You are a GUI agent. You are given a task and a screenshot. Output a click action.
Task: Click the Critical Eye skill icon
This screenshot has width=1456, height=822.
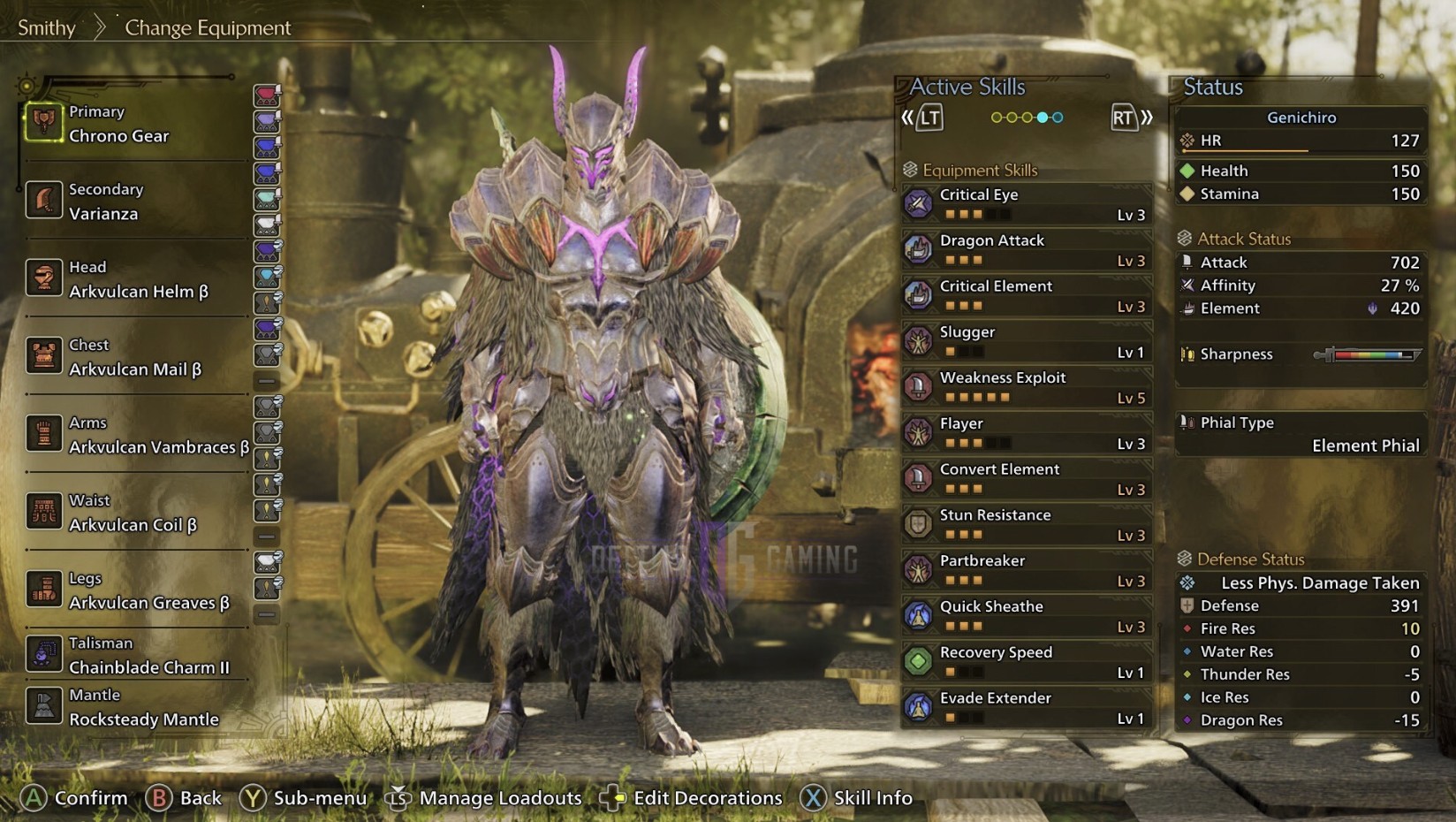click(x=920, y=203)
